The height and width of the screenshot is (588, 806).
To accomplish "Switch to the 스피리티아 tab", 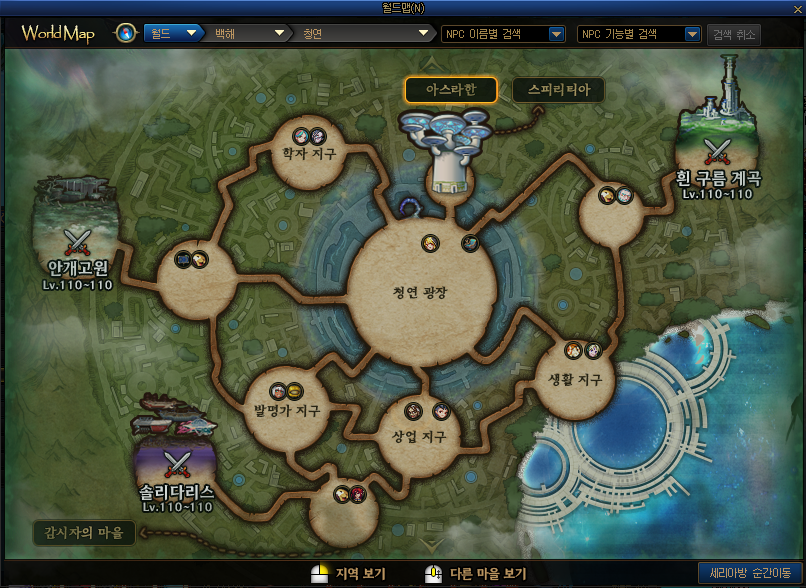I will 558,90.
